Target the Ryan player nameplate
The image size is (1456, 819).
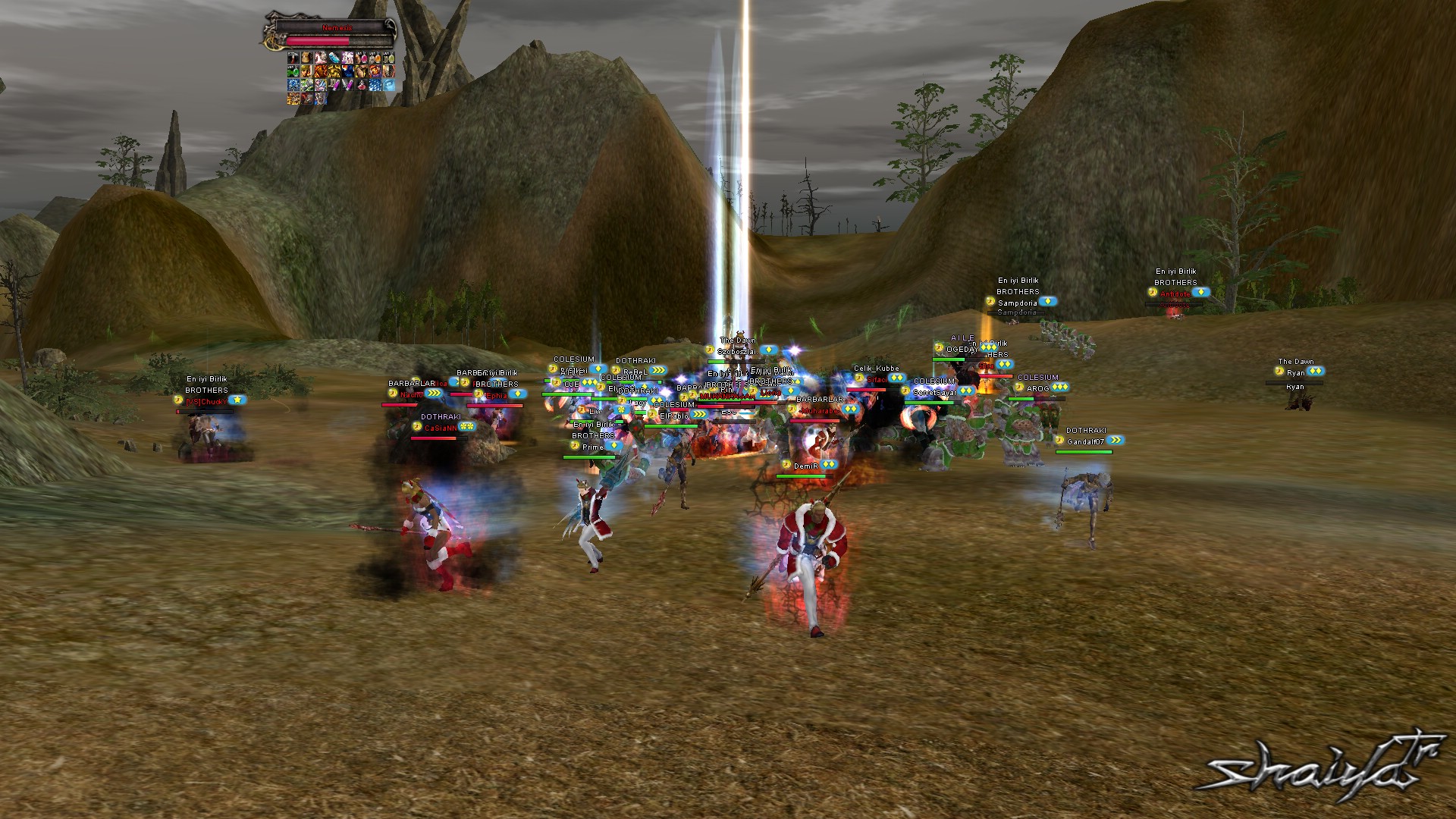pos(1295,373)
